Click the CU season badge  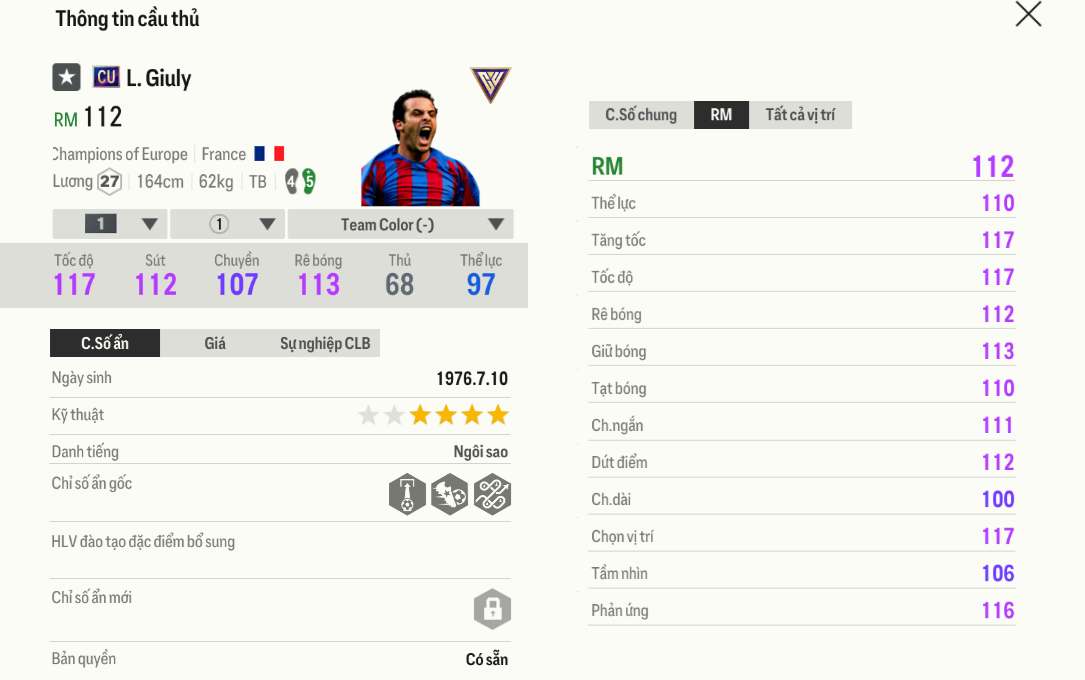pyautogui.click(x=106, y=77)
